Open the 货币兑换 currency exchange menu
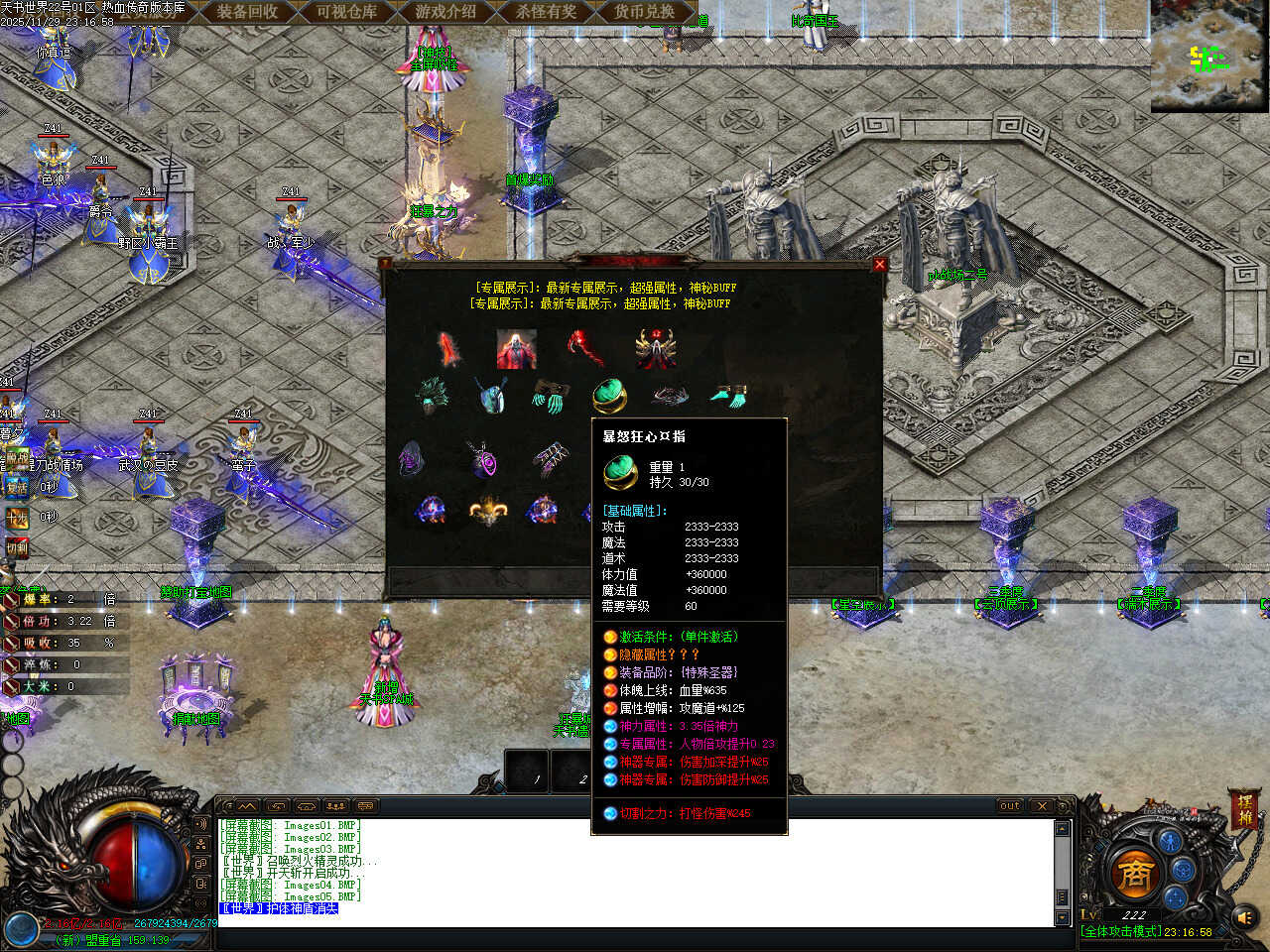This screenshot has width=1270, height=952. tap(644, 12)
